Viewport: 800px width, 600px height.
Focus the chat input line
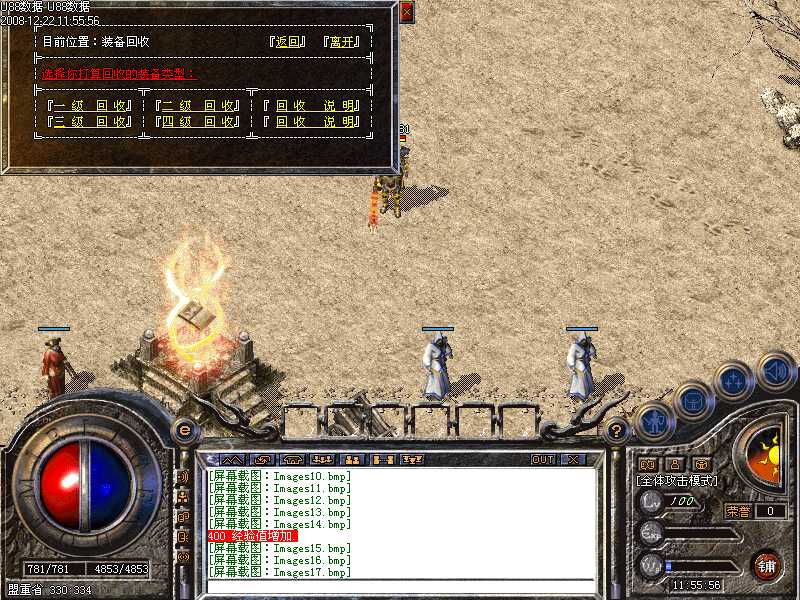tap(400, 587)
